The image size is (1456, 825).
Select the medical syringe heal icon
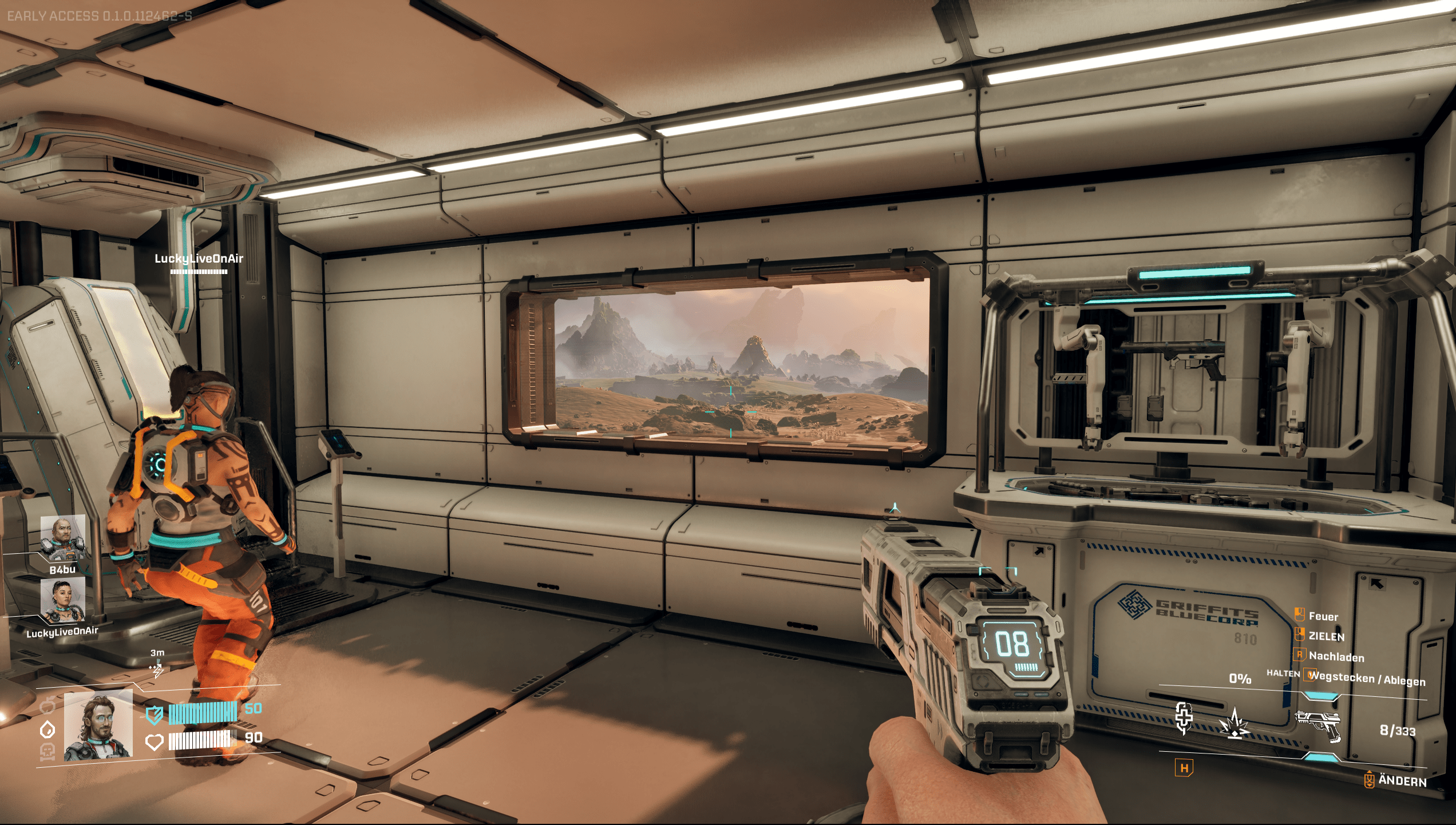click(x=1183, y=718)
